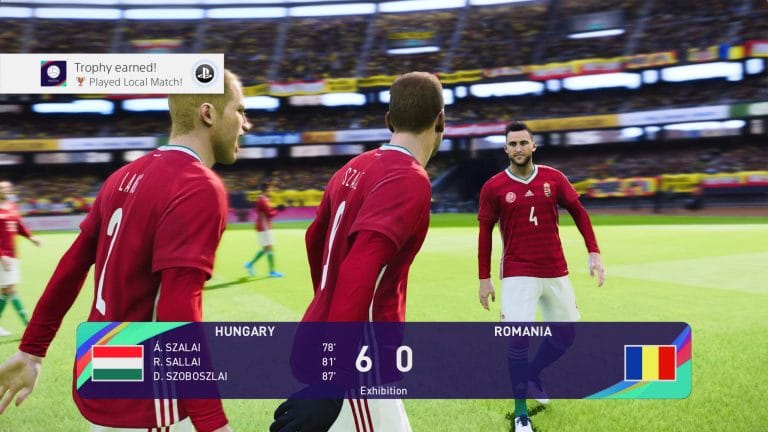Screen dimensions: 768x432
Task: Open the 'Trophy earned!' notification
Action: 112,73
